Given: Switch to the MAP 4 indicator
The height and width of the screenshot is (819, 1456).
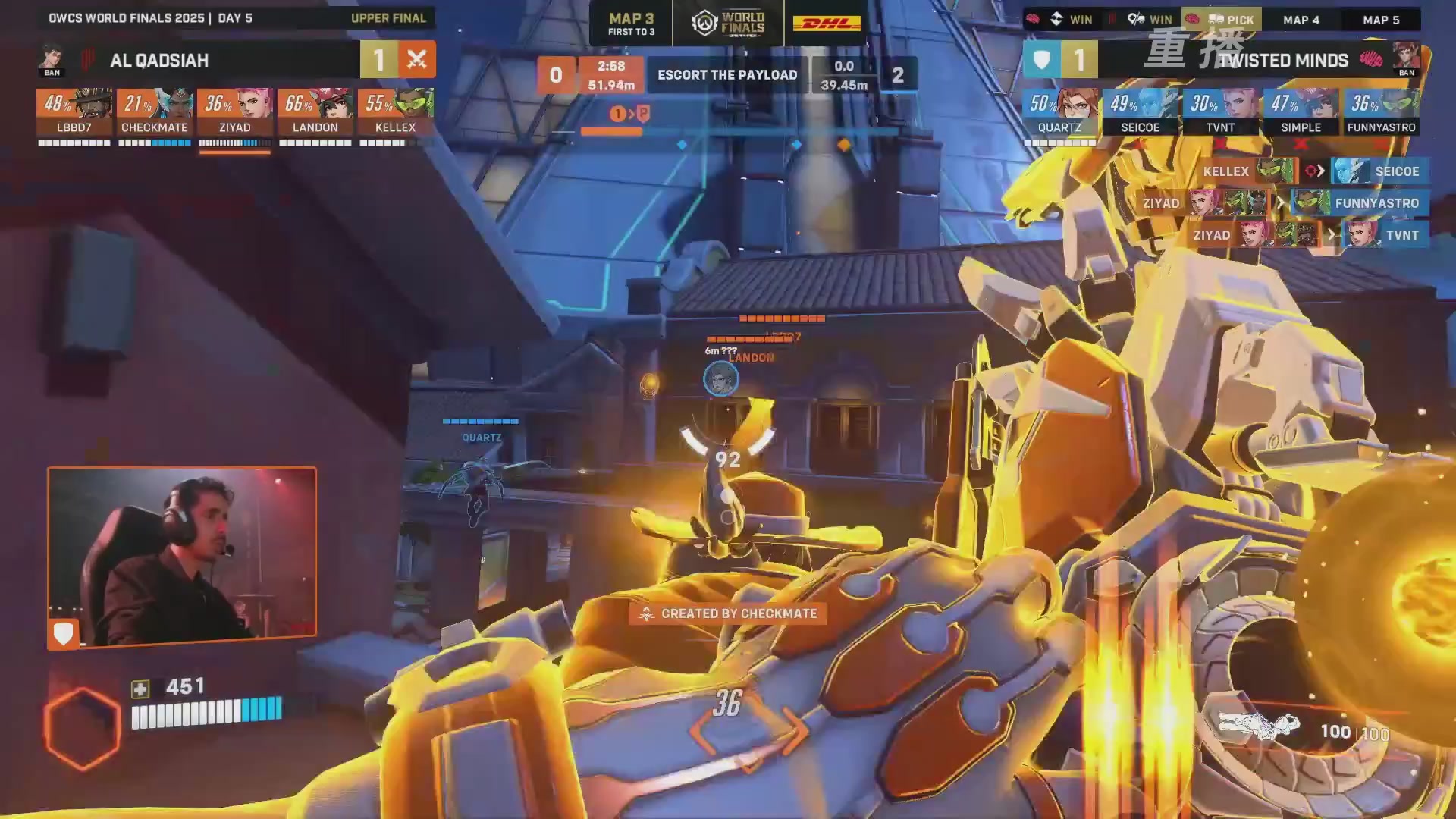Looking at the screenshot, I should [1301, 20].
